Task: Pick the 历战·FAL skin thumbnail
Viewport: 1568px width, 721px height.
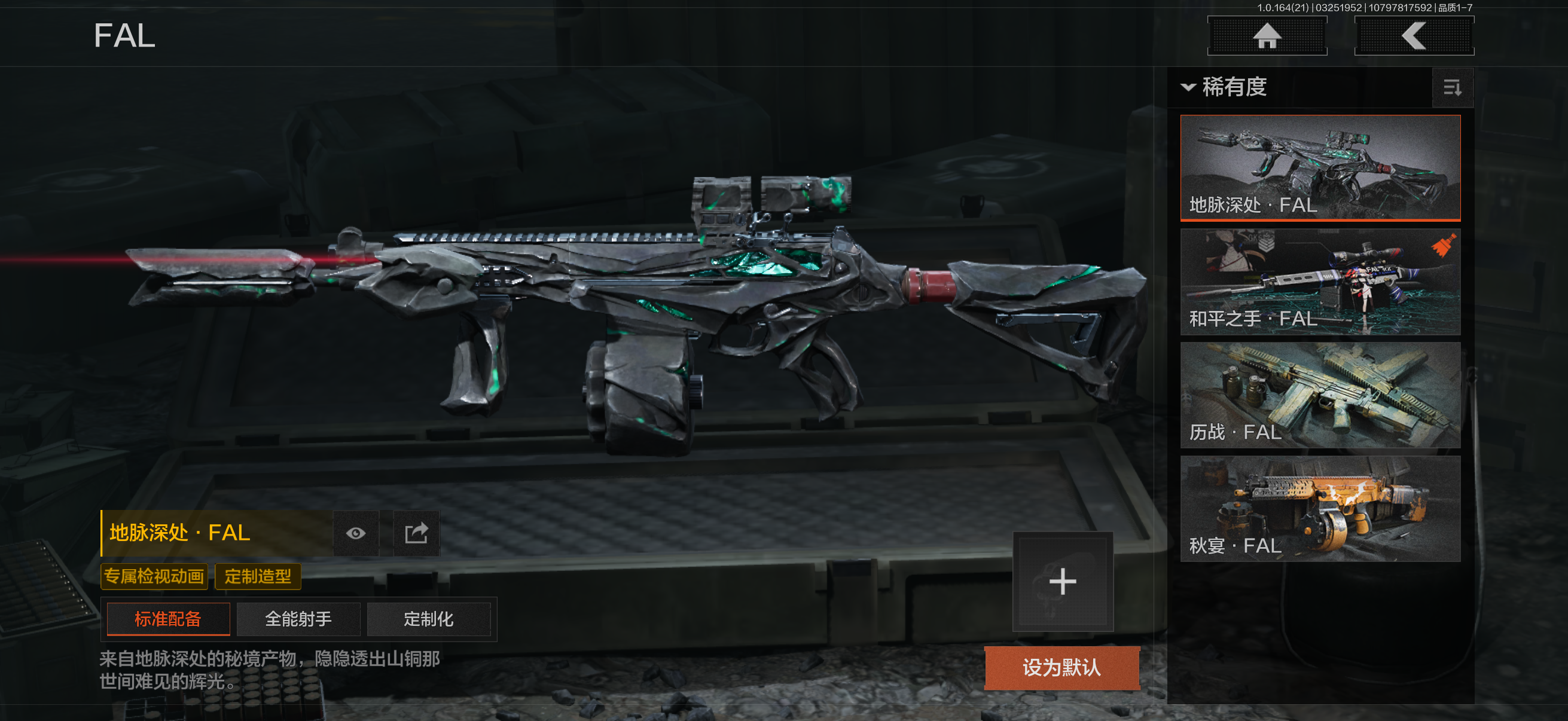Action: [x=1320, y=395]
